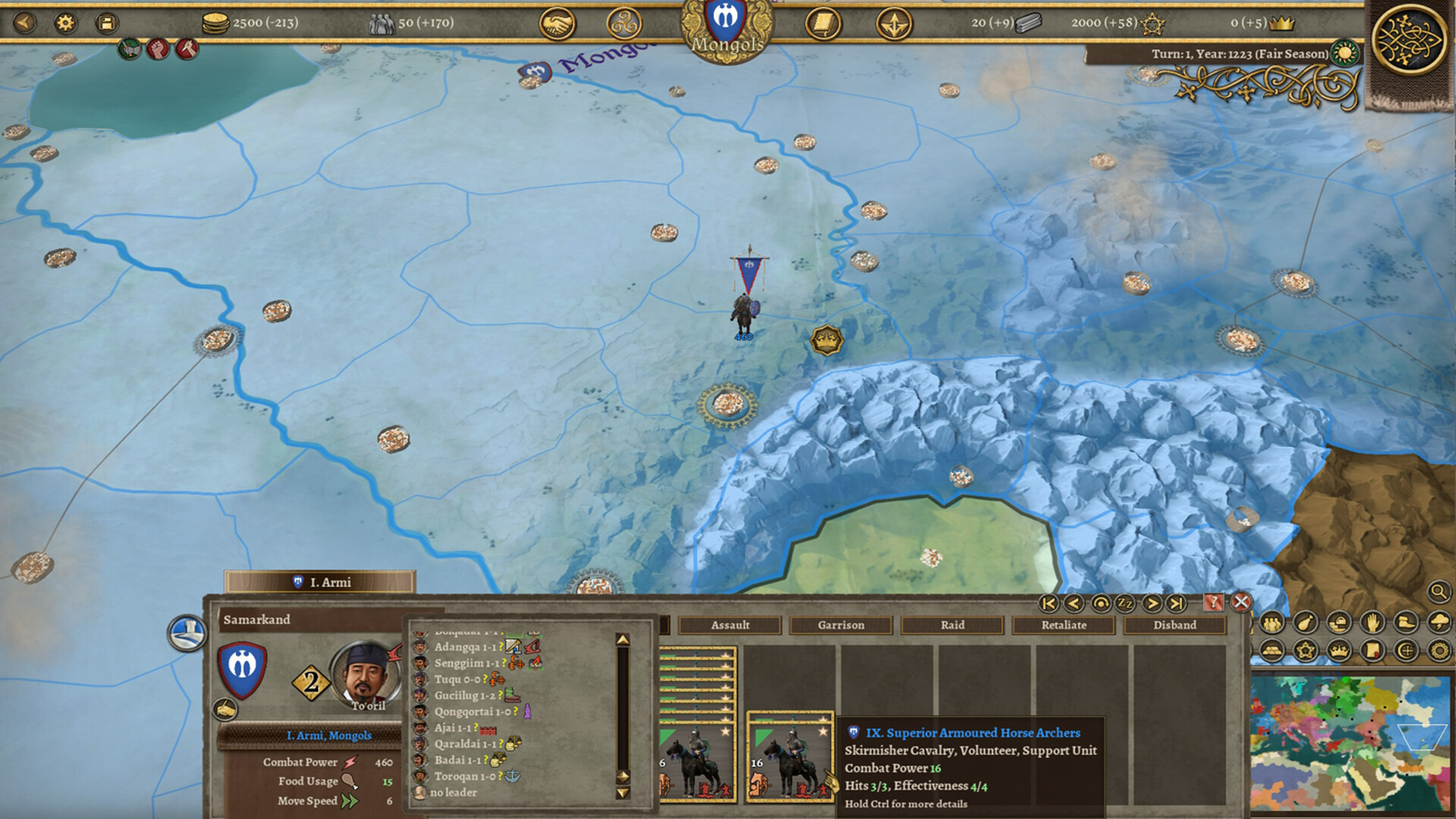Viewport: 1456px width, 819px height.
Task: Open the culture panel triskelion icon
Action: [x=626, y=24]
